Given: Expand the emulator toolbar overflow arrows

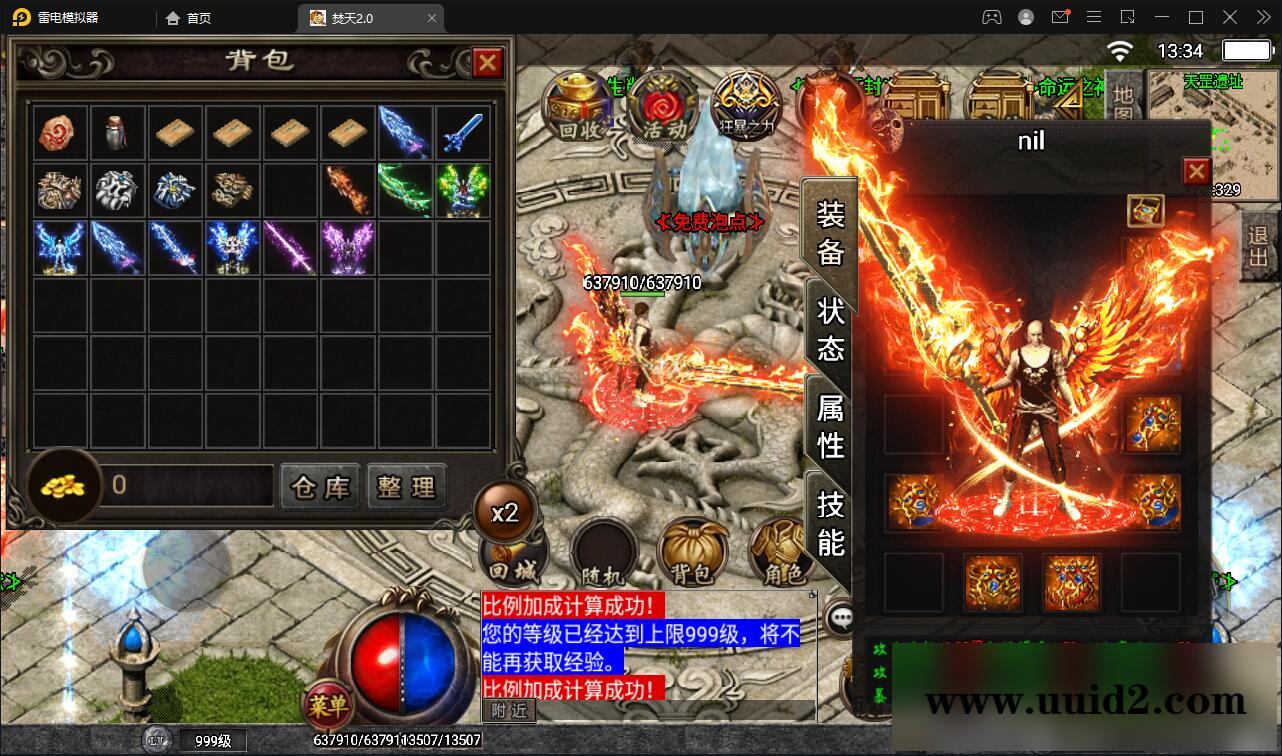Looking at the screenshot, I should click(1262, 17).
